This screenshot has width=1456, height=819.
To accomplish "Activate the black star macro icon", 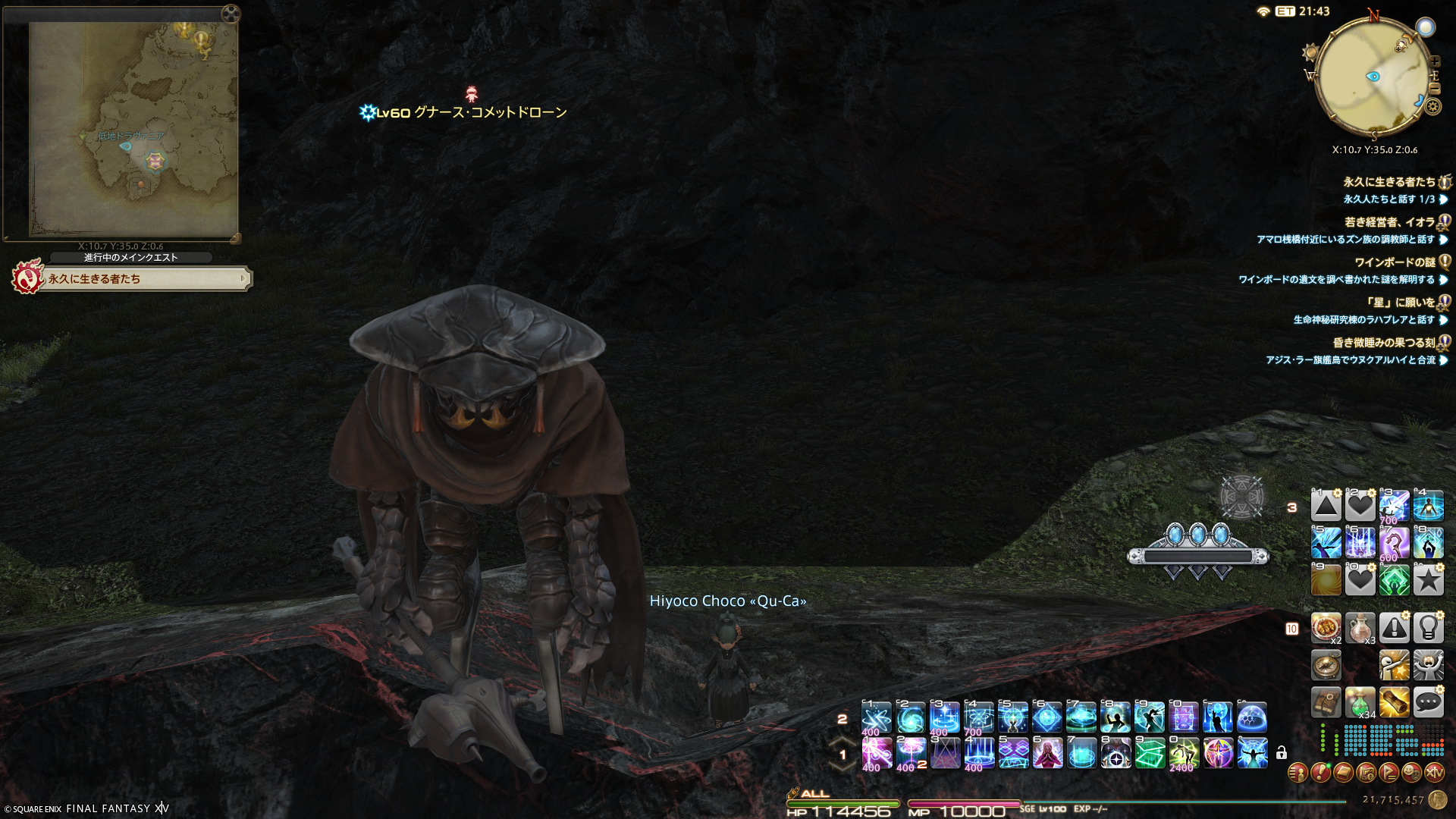I will click(x=1428, y=581).
